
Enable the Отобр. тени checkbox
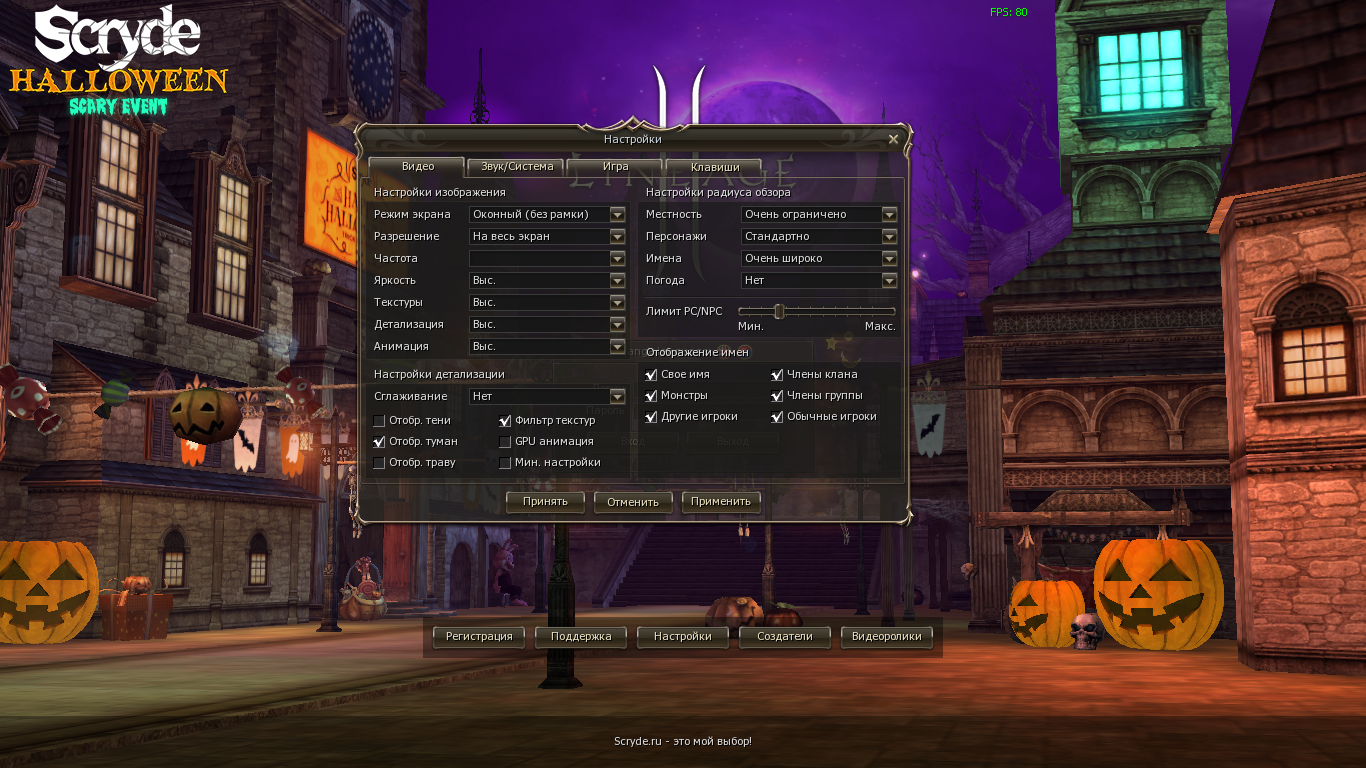coord(379,420)
